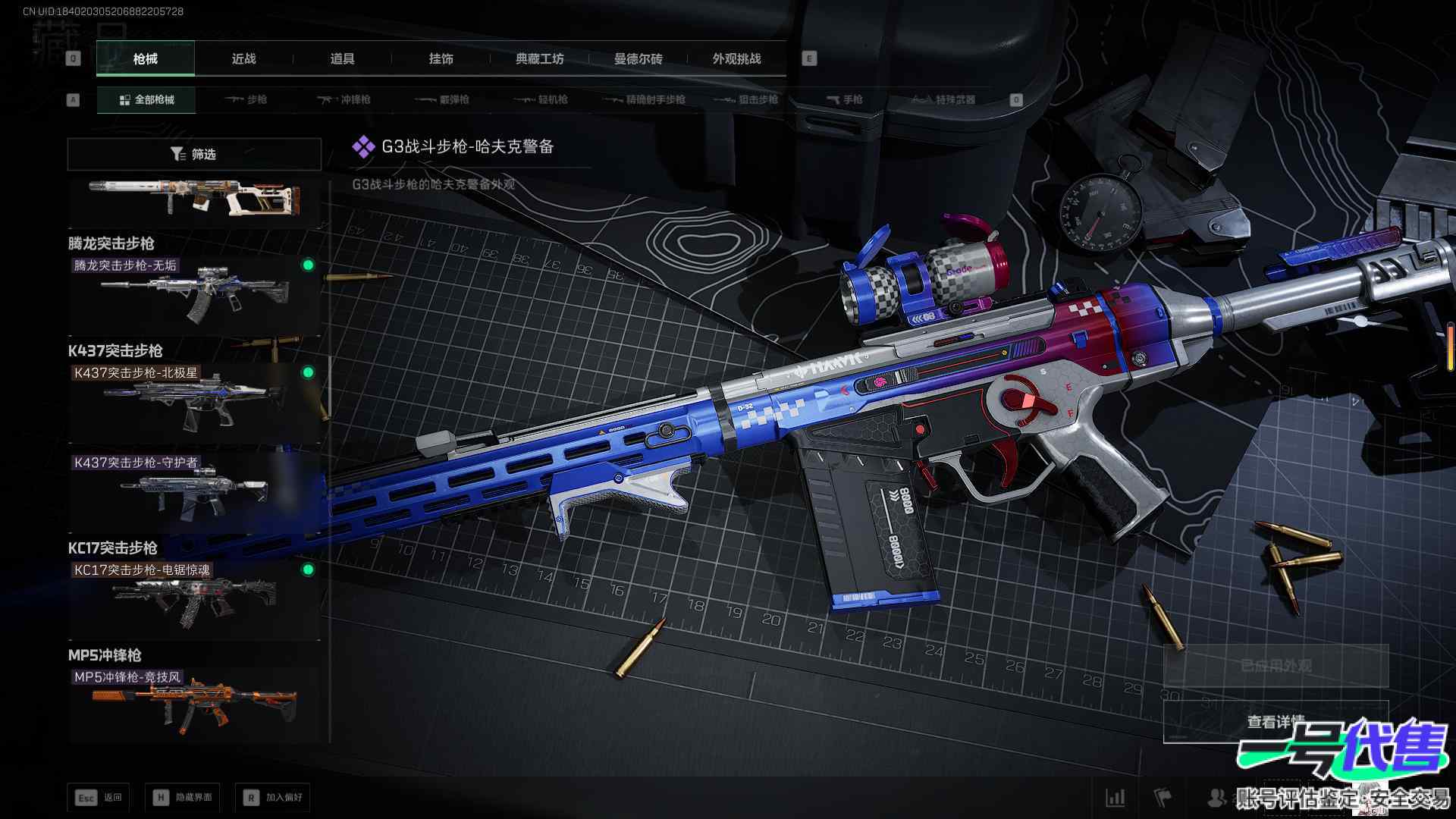This screenshot has height=819, width=1456.
Task: Switch to the 近战 melee tab
Action: tap(243, 59)
